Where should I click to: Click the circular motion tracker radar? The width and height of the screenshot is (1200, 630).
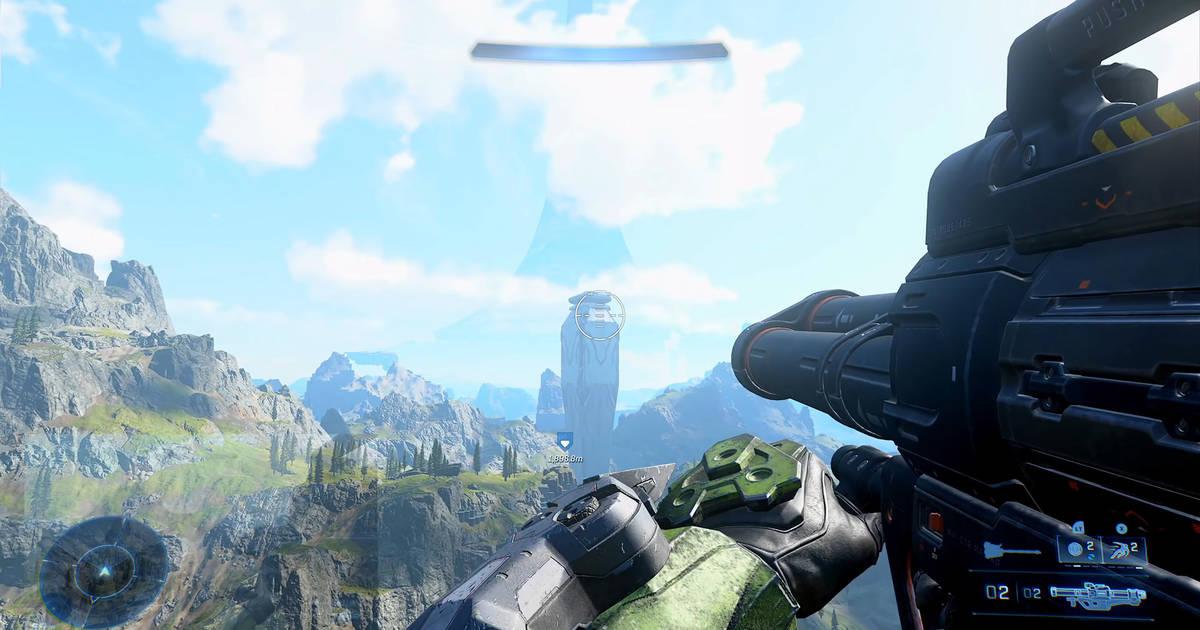(x=104, y=571)
